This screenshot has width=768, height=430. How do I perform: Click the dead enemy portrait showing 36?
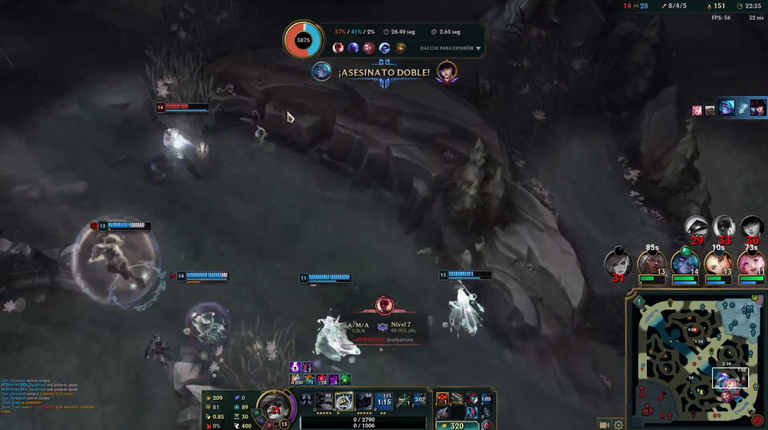click(x=752, y=228)
